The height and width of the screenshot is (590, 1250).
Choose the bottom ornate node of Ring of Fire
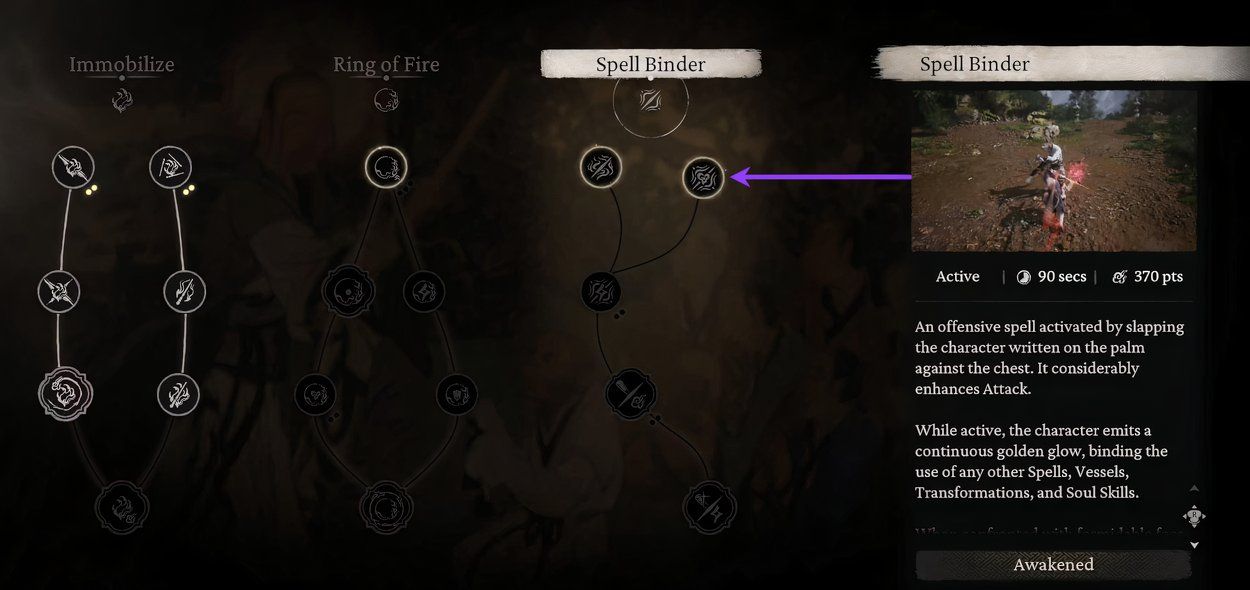pos(385,506)
